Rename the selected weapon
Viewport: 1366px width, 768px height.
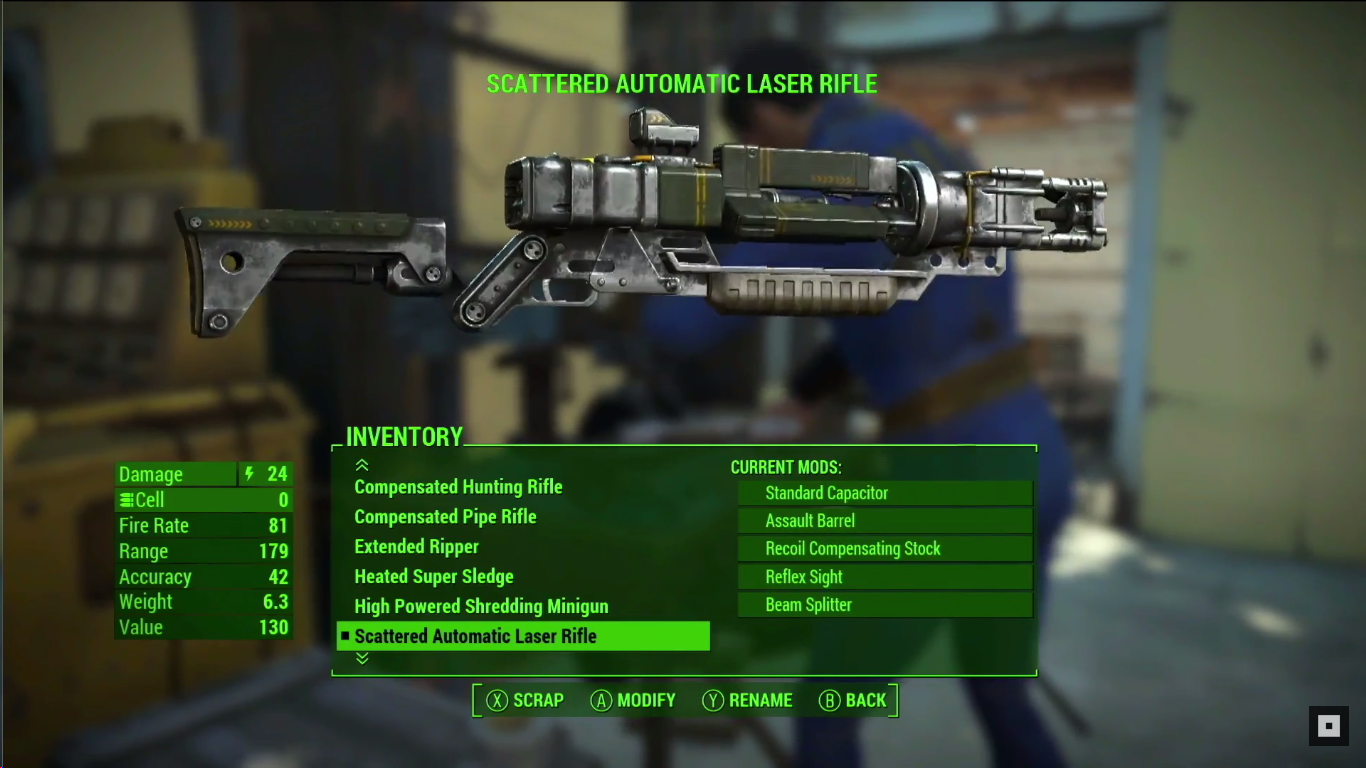click(747, 700)
